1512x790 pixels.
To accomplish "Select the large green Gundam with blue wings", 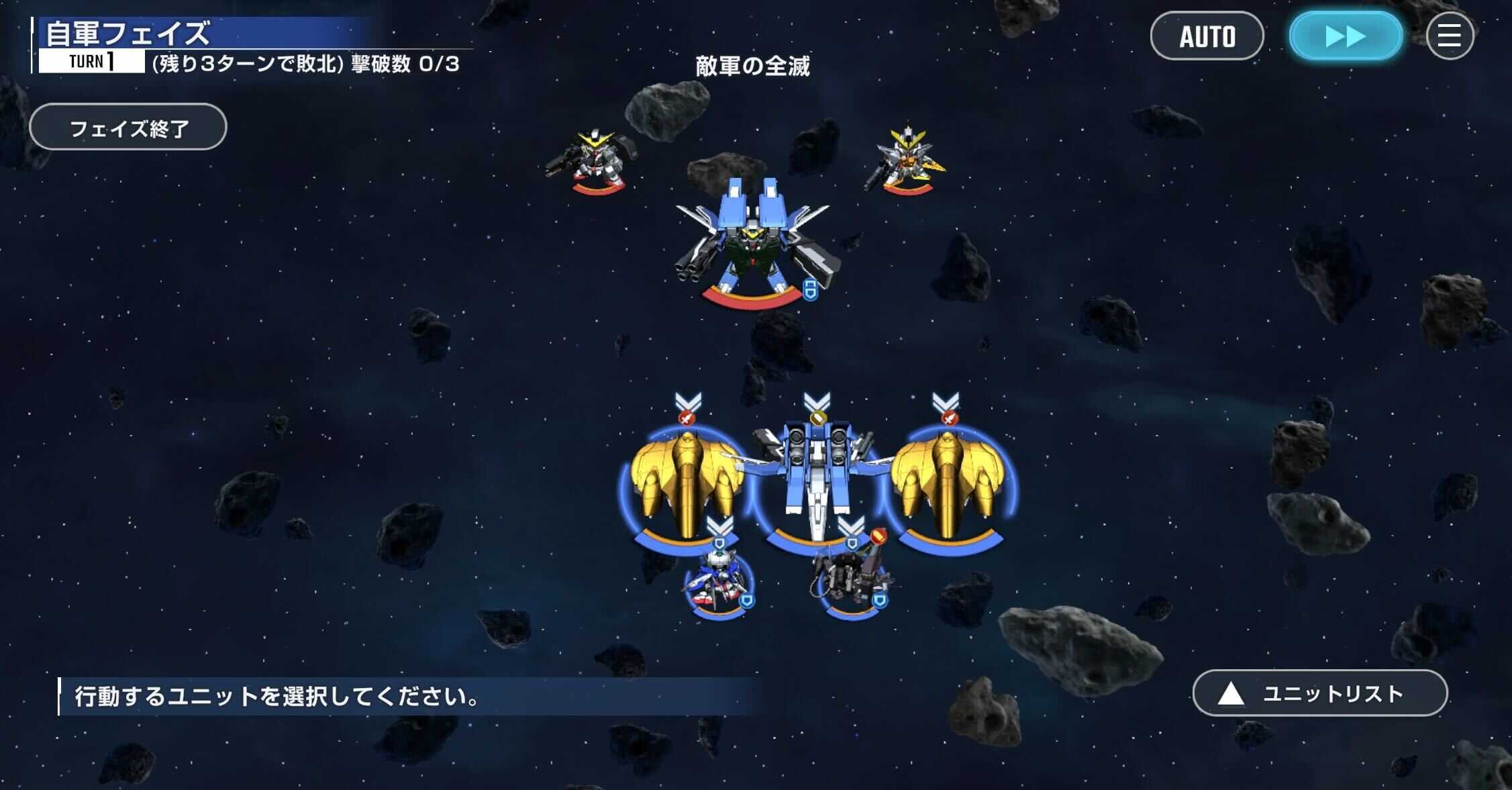I will (752, 248).
